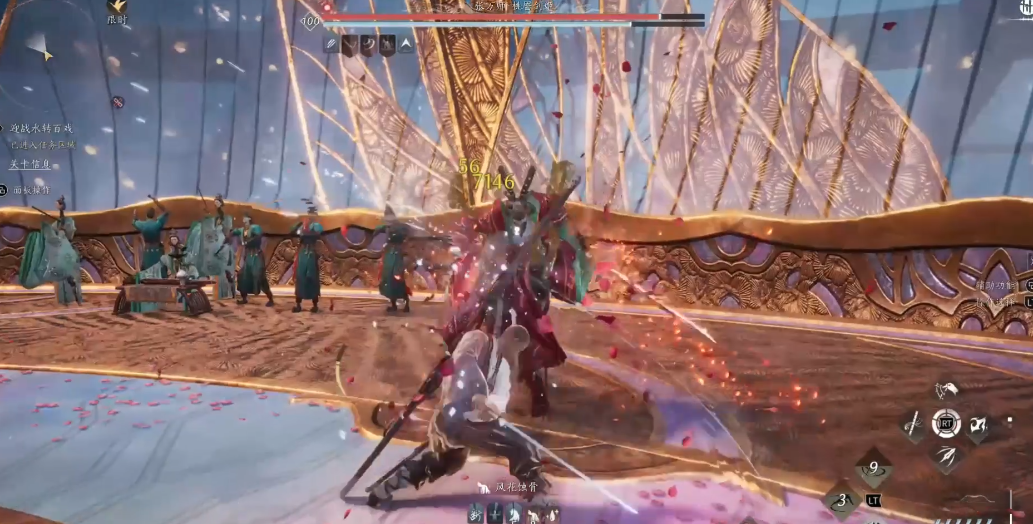Image resolution: width=1033 pixels, height=524 pixels.
Task: Select the leftmost buff icon in bottom bar
Action: coord(476,513)
